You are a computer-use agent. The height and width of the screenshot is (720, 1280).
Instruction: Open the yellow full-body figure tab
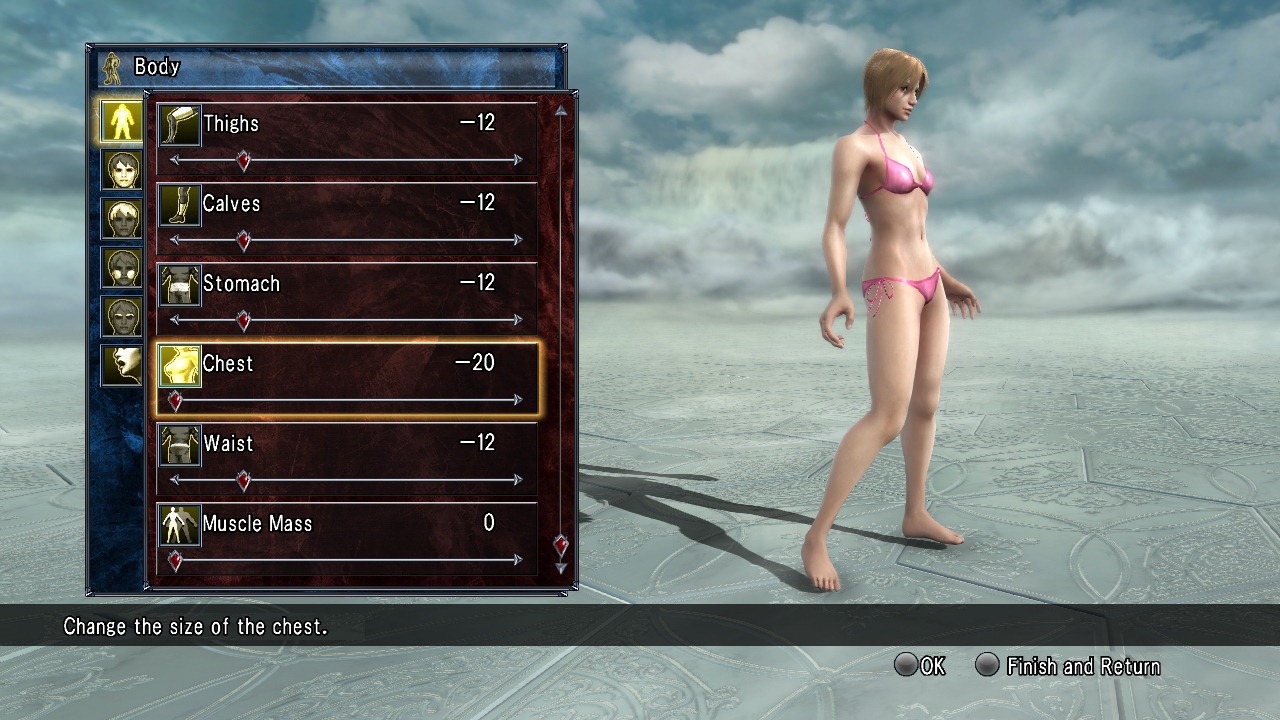click(122, 120)
